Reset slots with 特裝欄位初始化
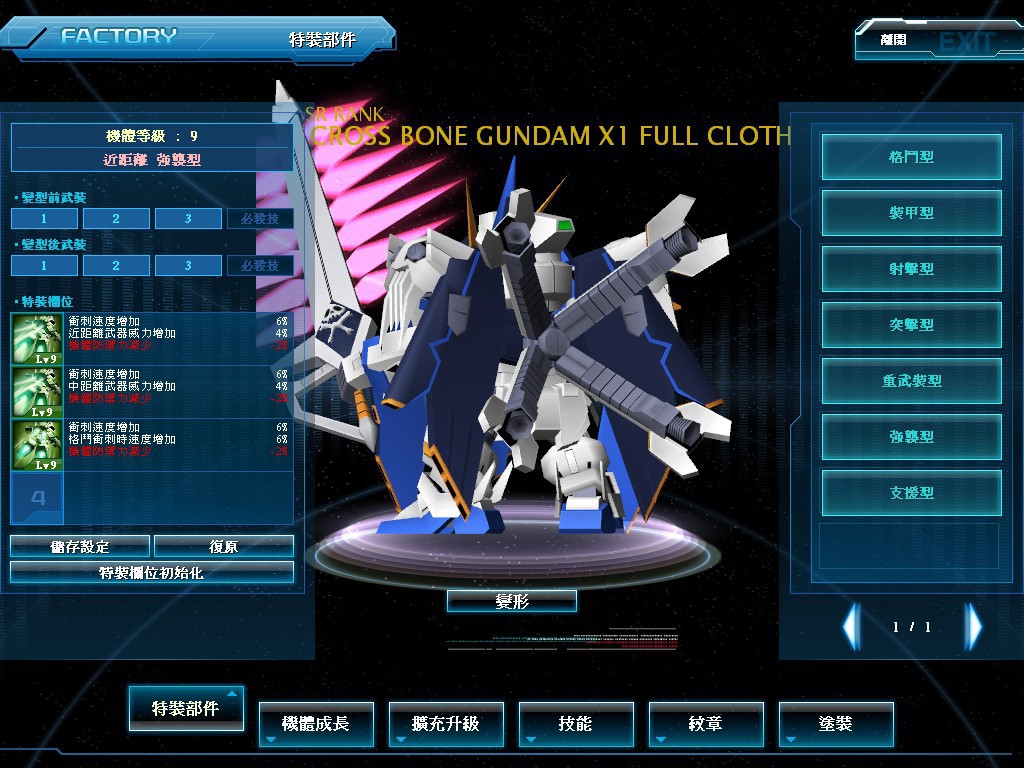 coord(152,572)
